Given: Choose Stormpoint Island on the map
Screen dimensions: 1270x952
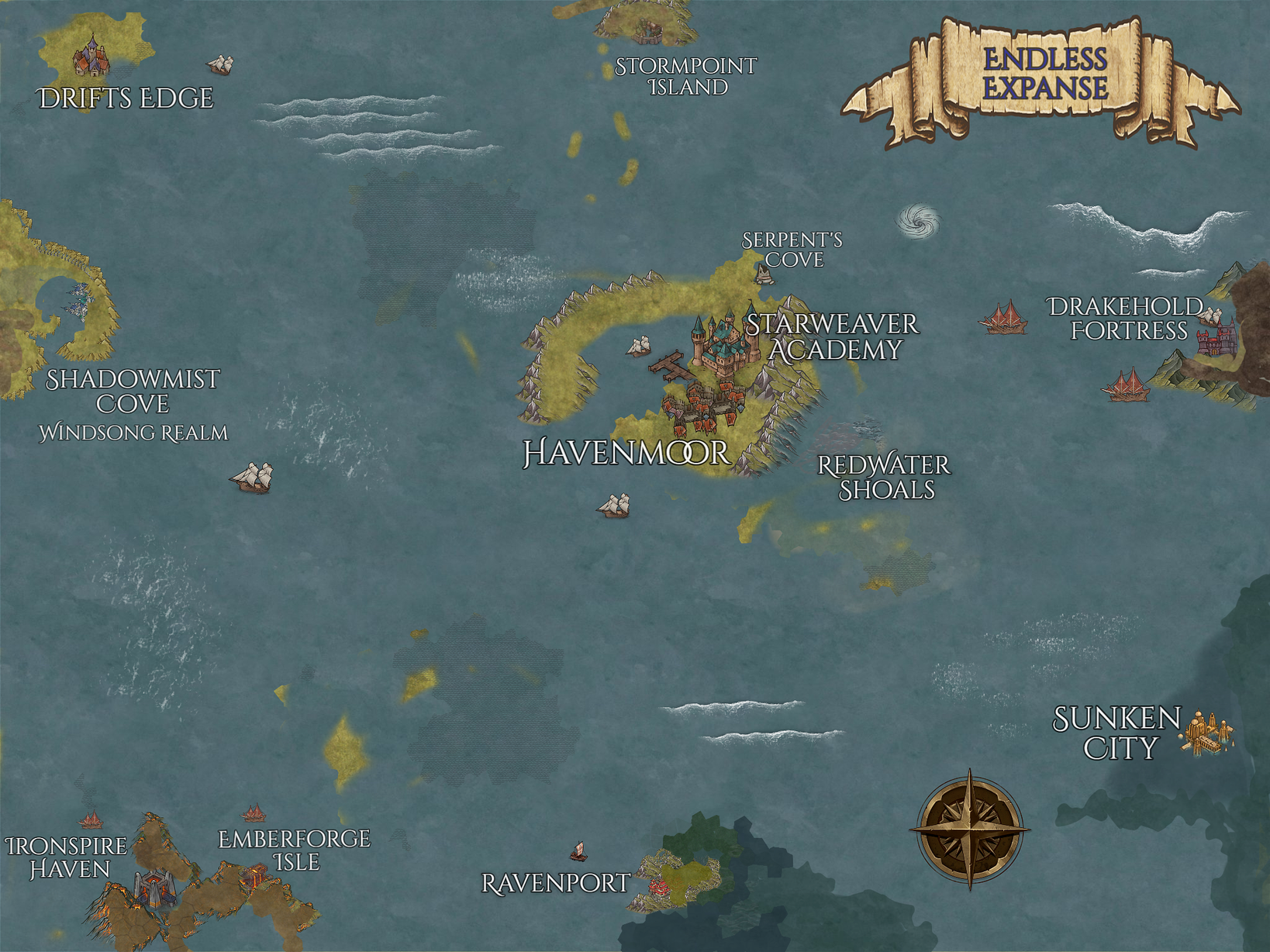Looking at the screenshot, I should [x=686, y=77].
